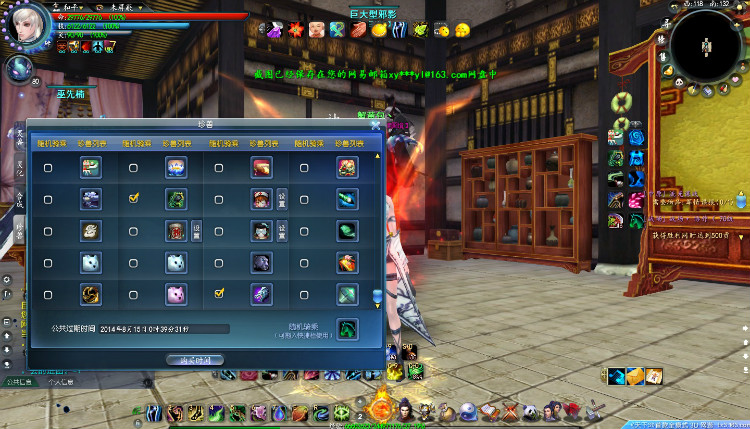Click the random mount horse icon
The height and width of the screenshot is (429, 750).
(x=347, y=328)
